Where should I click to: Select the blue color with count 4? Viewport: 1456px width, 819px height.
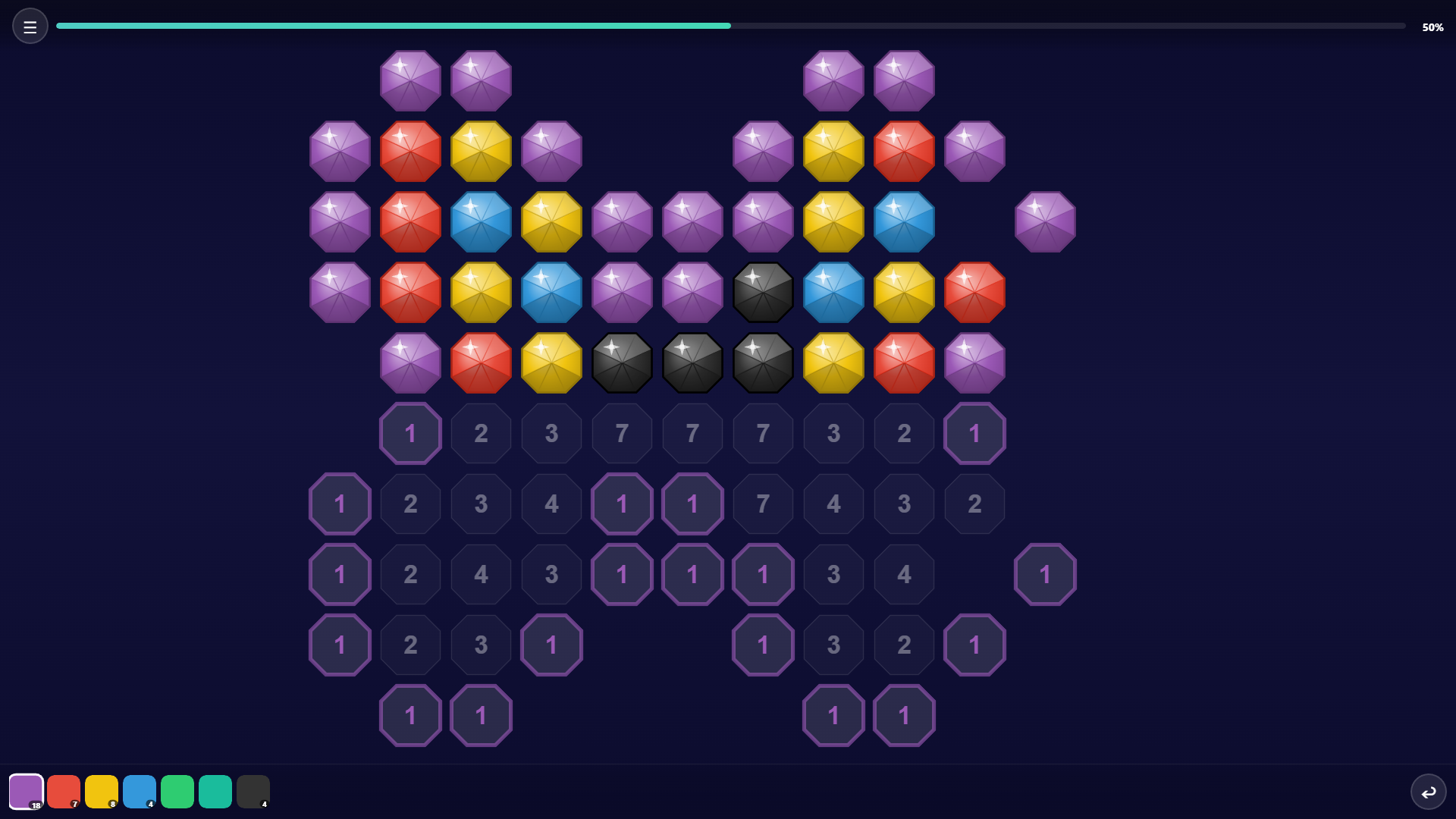[x=140, y=791]
